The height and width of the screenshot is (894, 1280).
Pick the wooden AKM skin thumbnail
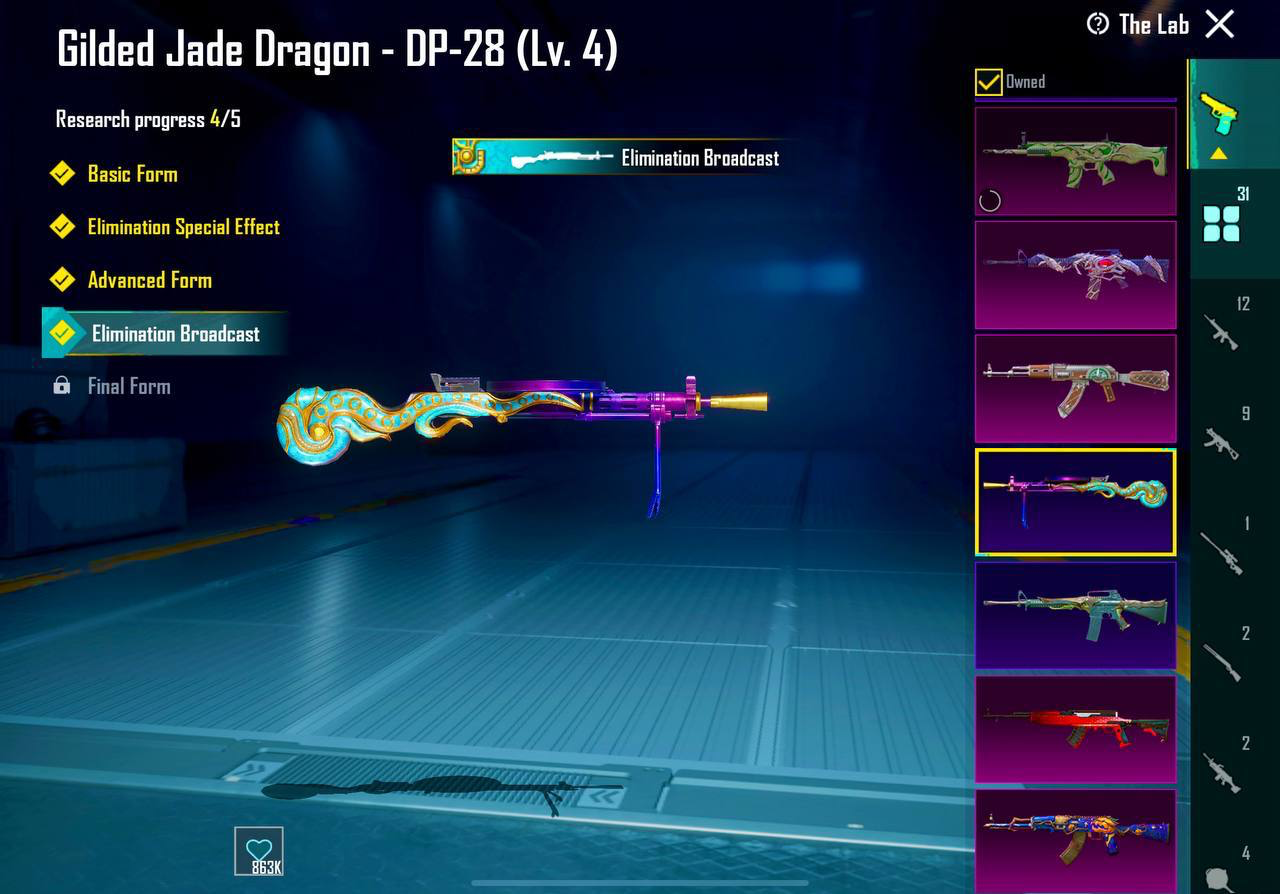click(1075, 389)
